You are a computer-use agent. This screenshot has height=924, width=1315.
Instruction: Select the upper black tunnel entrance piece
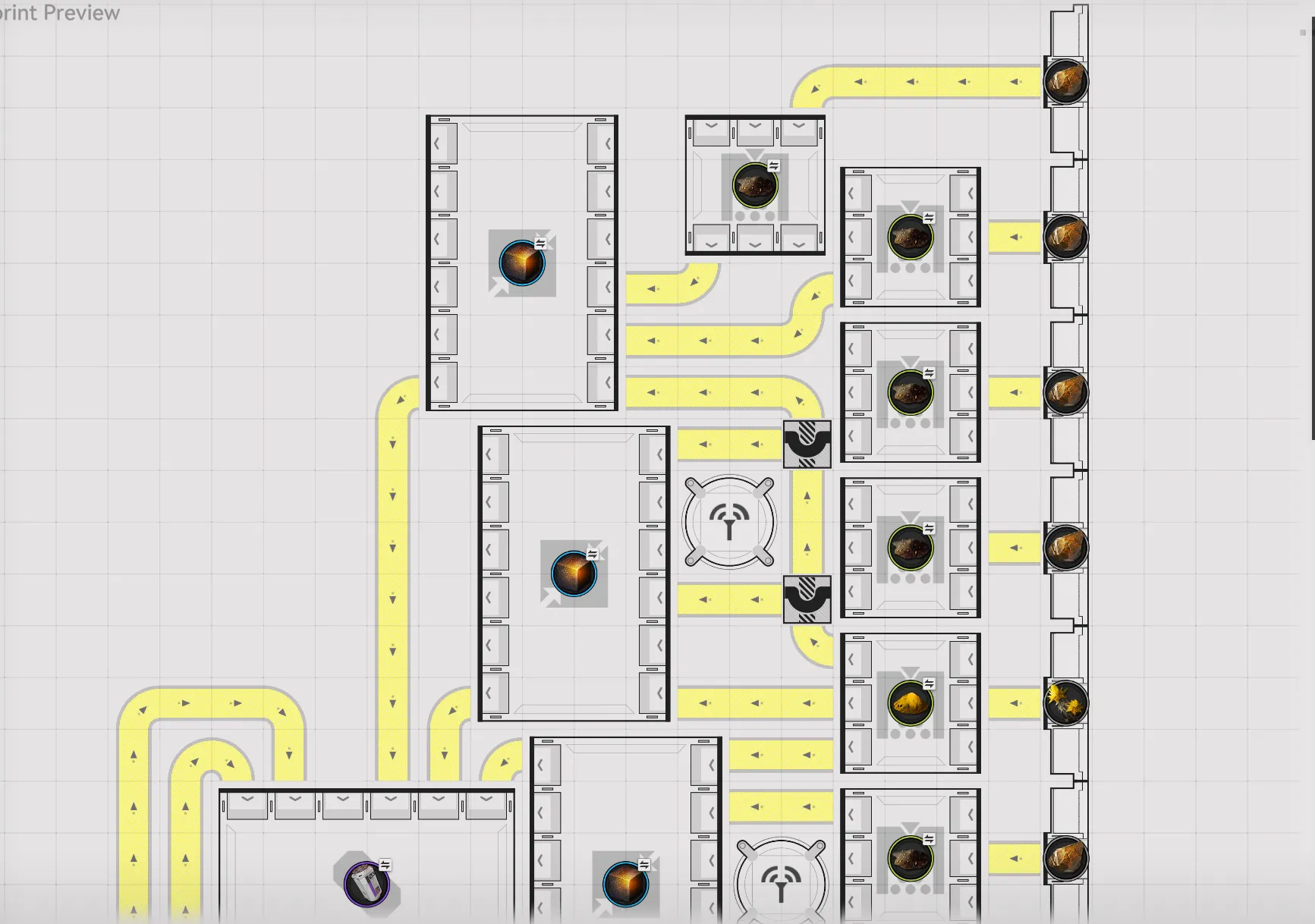tap(807, 446)
